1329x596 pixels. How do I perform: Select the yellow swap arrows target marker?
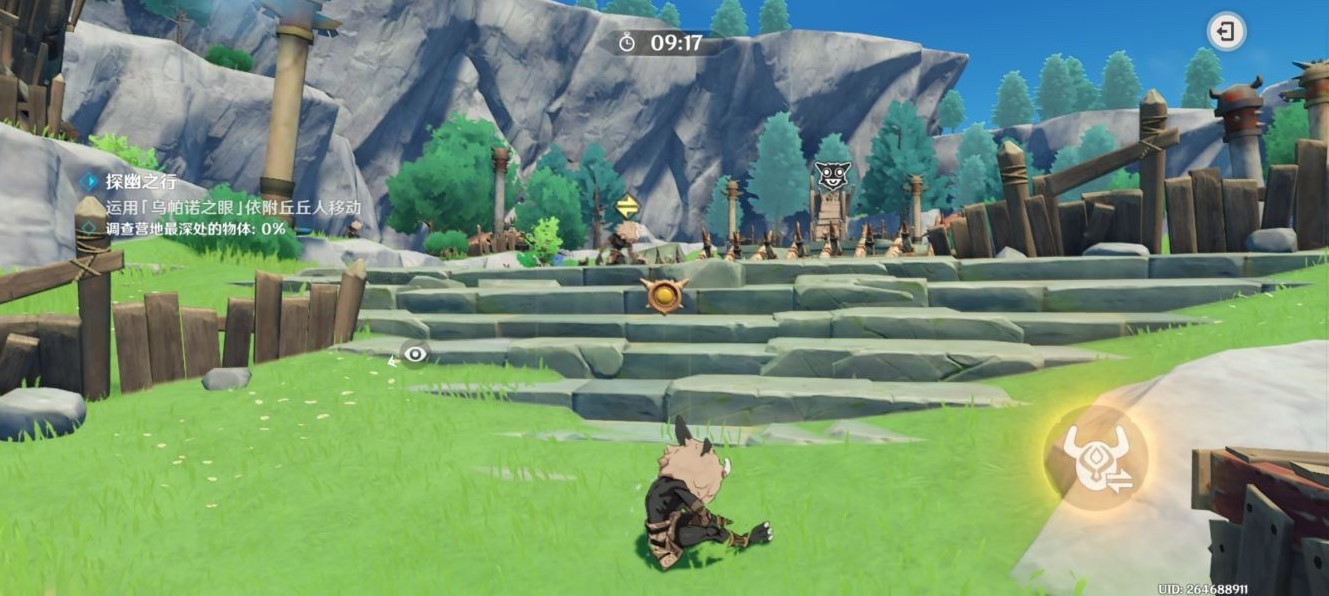coord(627,207)
